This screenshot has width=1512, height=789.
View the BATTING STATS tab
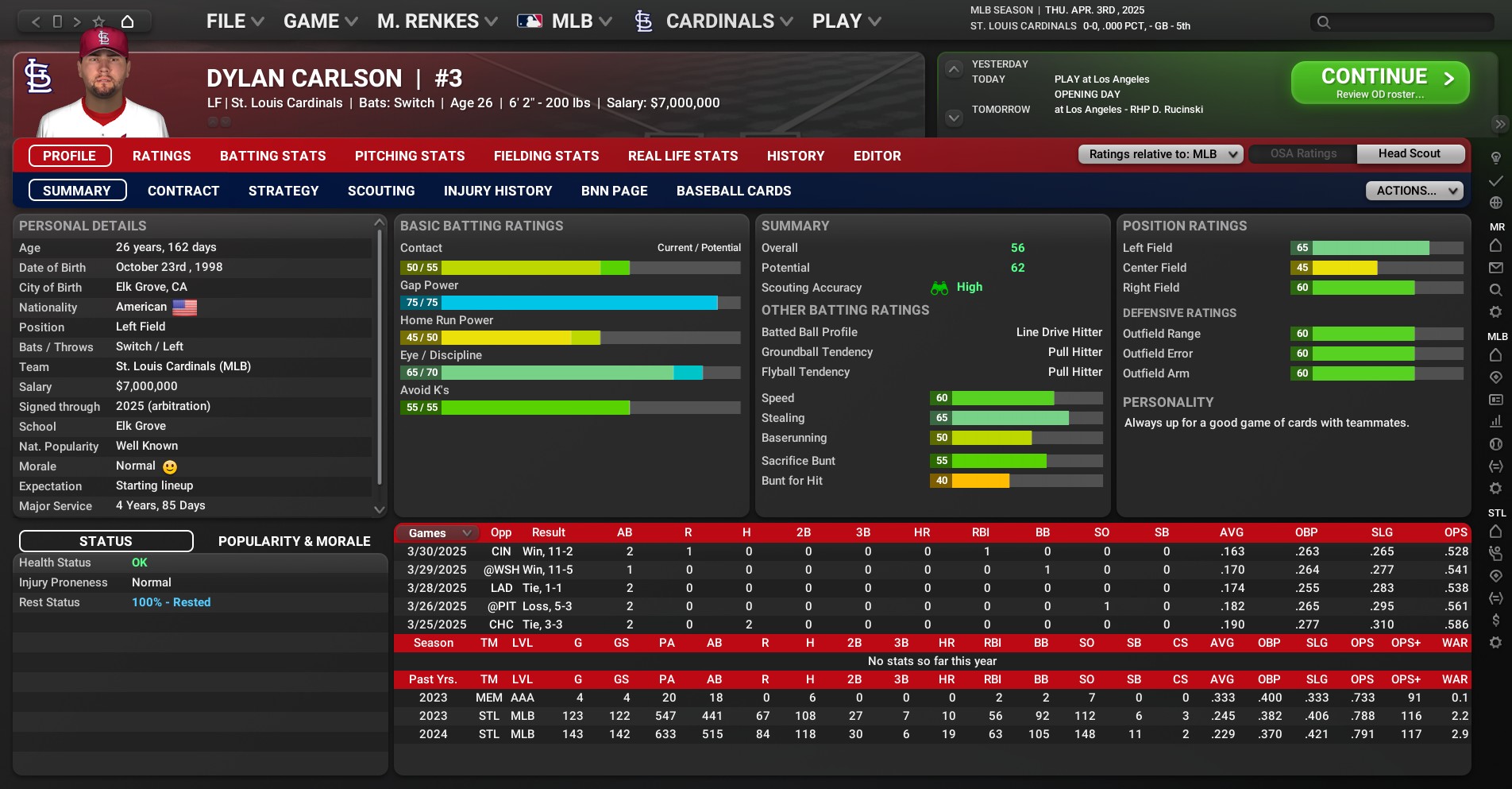pos(272,156)
